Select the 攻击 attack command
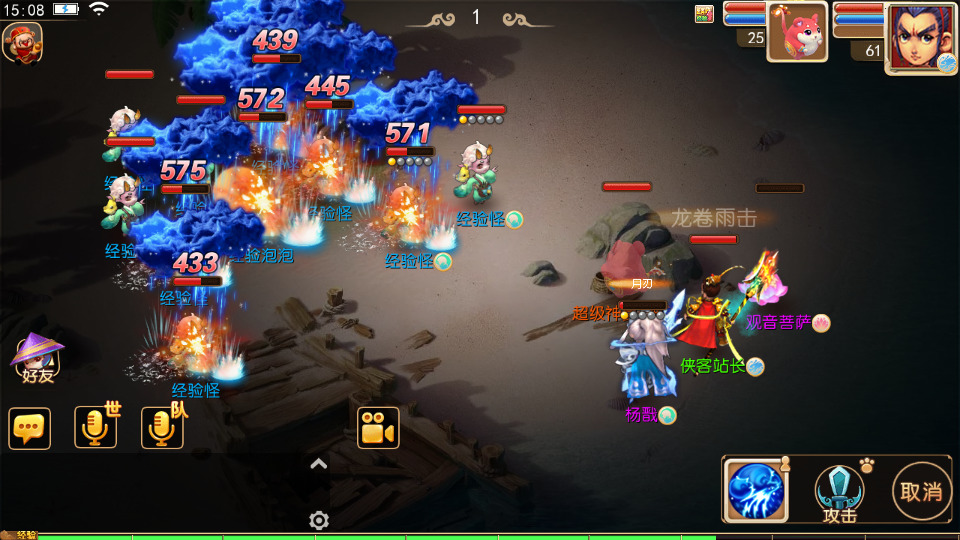This screenshot has height=540, width=960. [840, 491]
